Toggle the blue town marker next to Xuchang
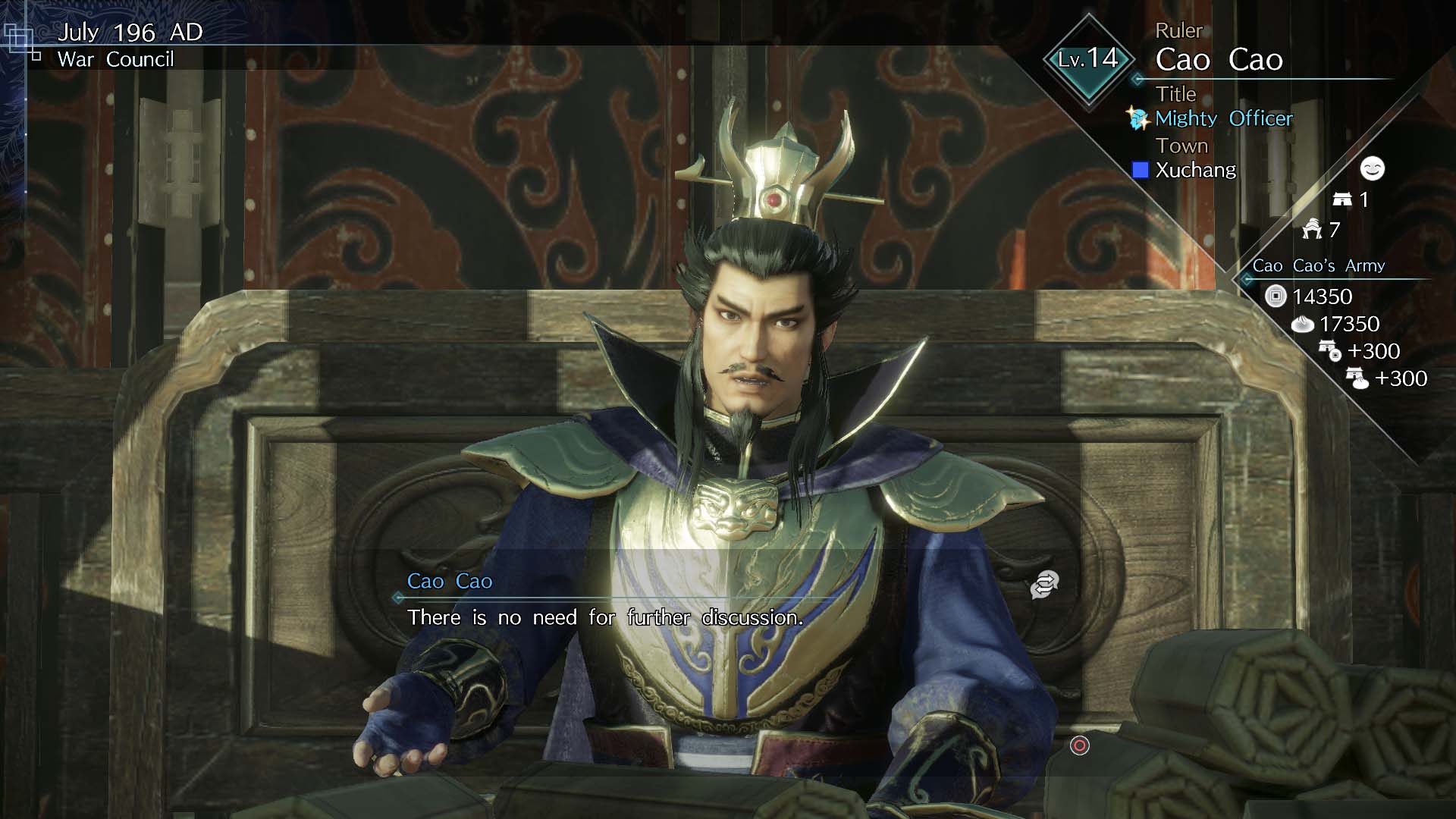The image size is (1456, 819). tap(1139, 171)
